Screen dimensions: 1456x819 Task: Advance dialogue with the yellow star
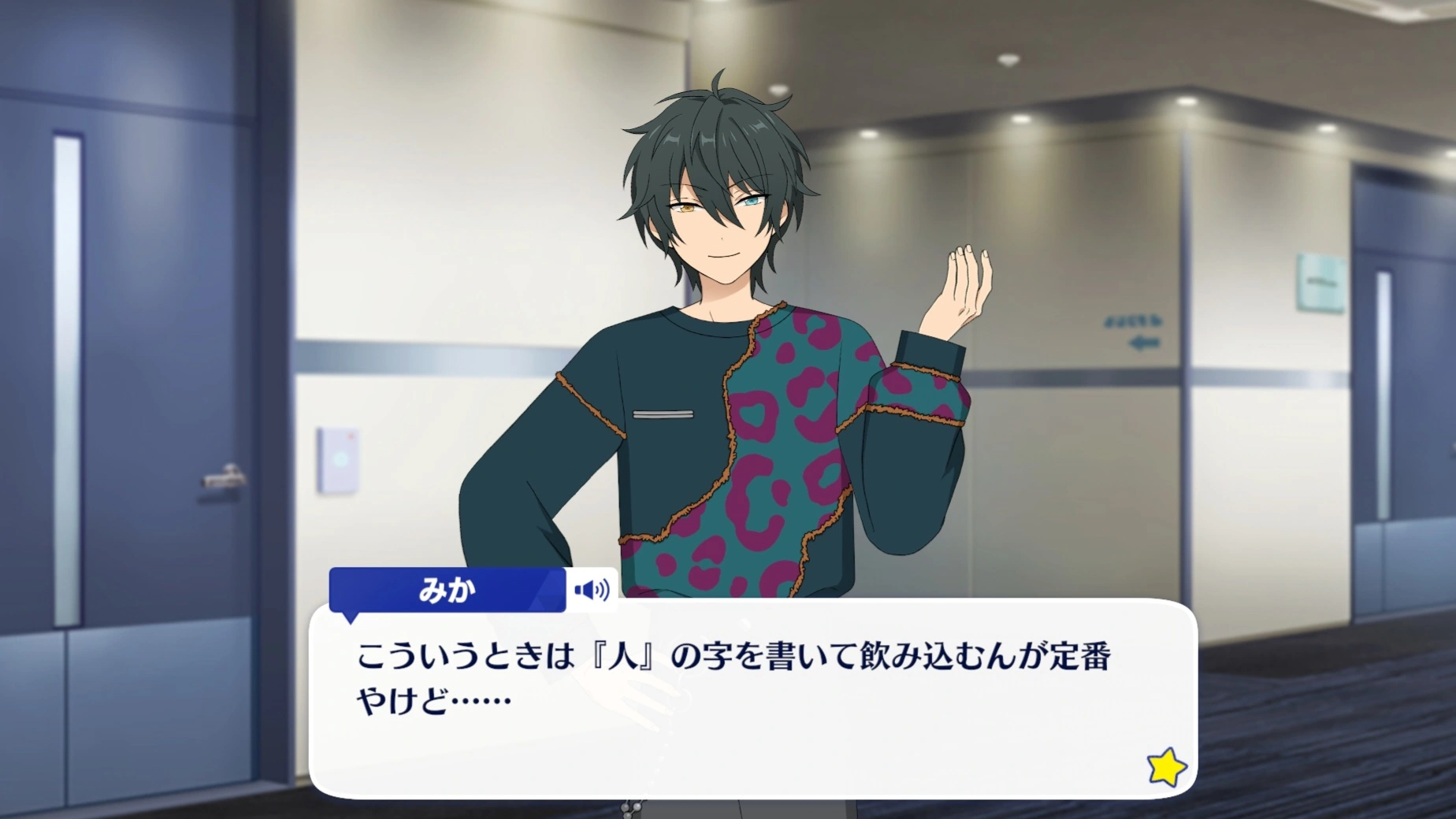1166,766
